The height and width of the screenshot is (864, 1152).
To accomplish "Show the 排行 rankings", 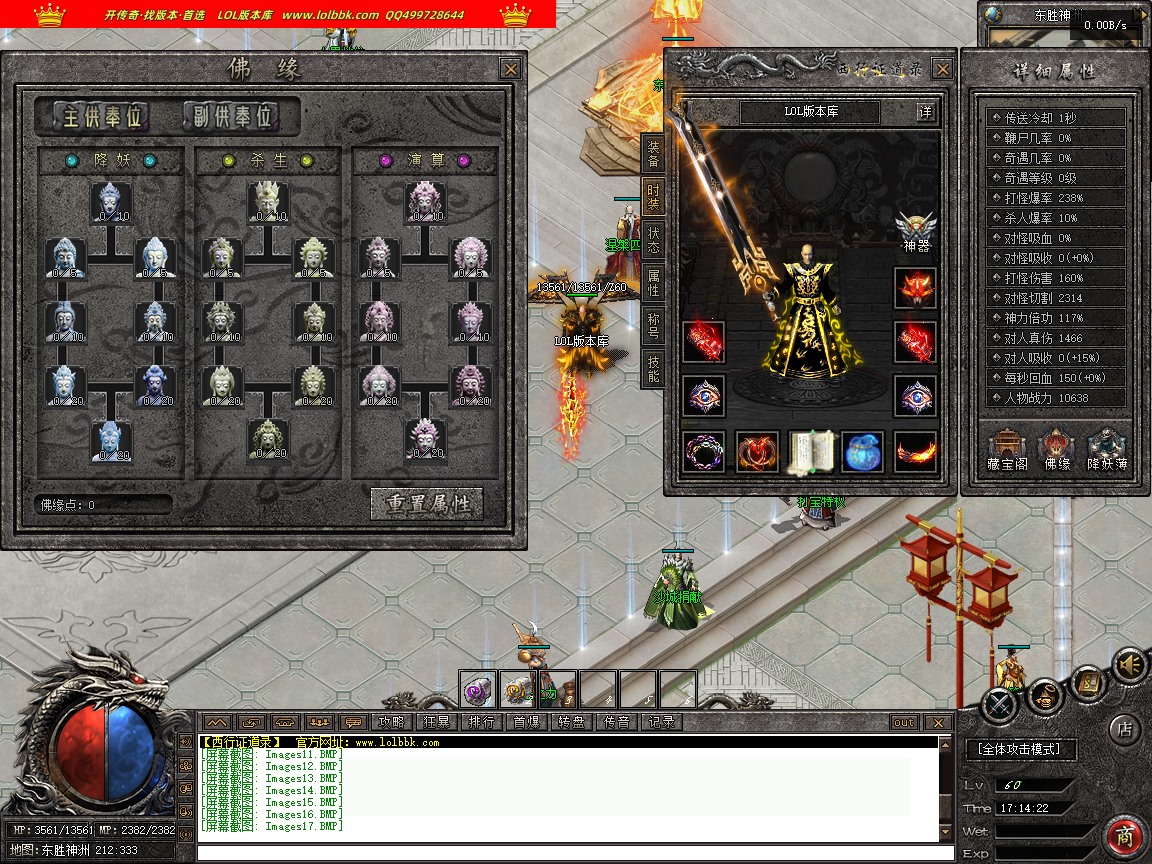I will point(481,722).
